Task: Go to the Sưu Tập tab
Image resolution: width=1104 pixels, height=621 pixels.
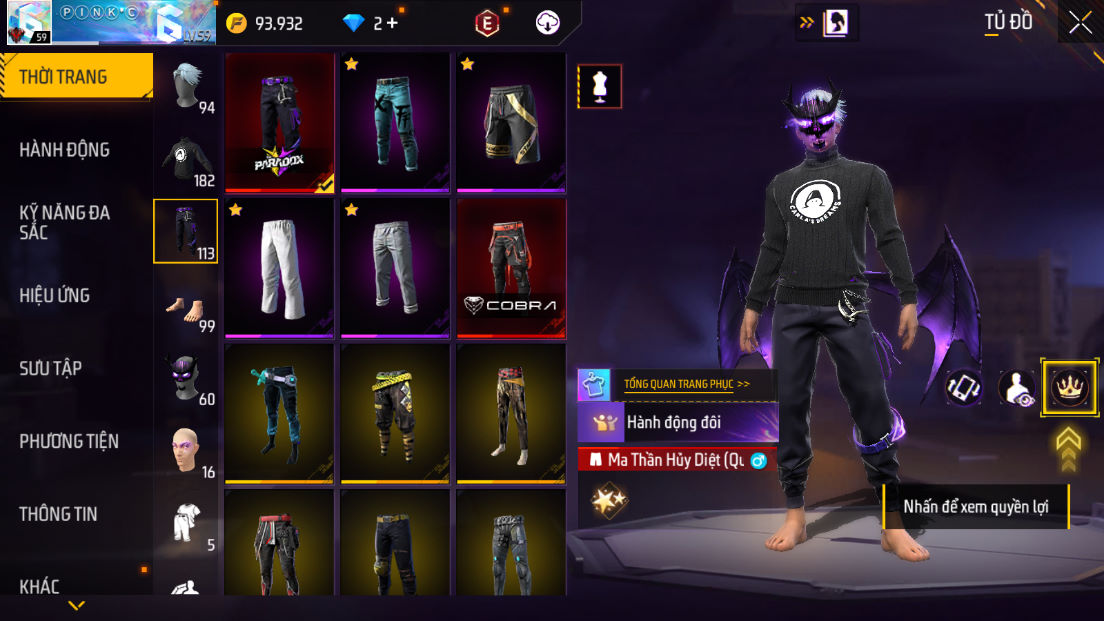Action: [x=51, y=368]
